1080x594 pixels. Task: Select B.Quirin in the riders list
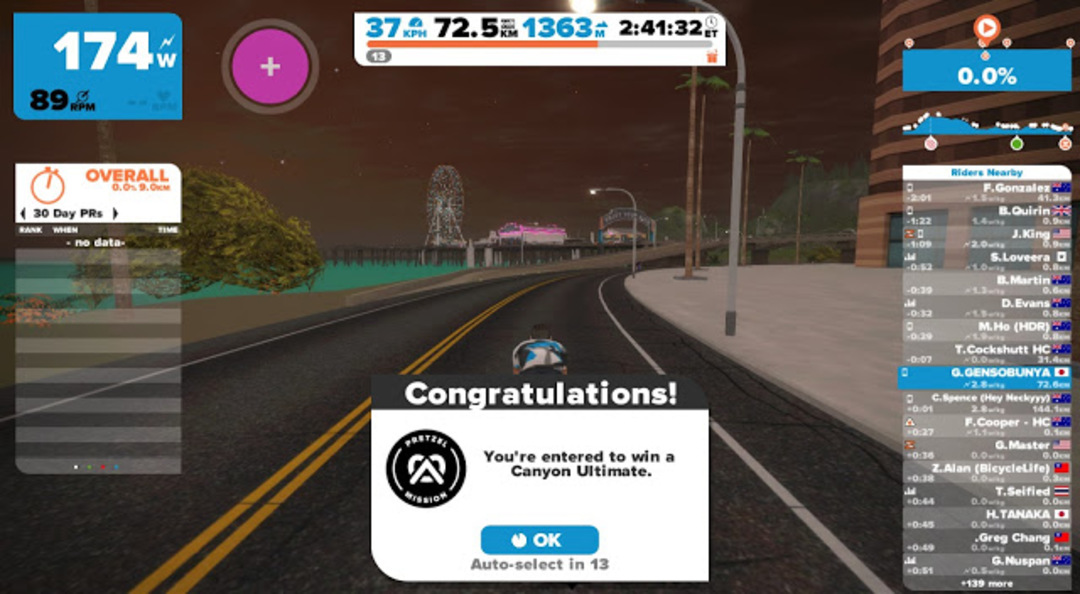[987, 215]
